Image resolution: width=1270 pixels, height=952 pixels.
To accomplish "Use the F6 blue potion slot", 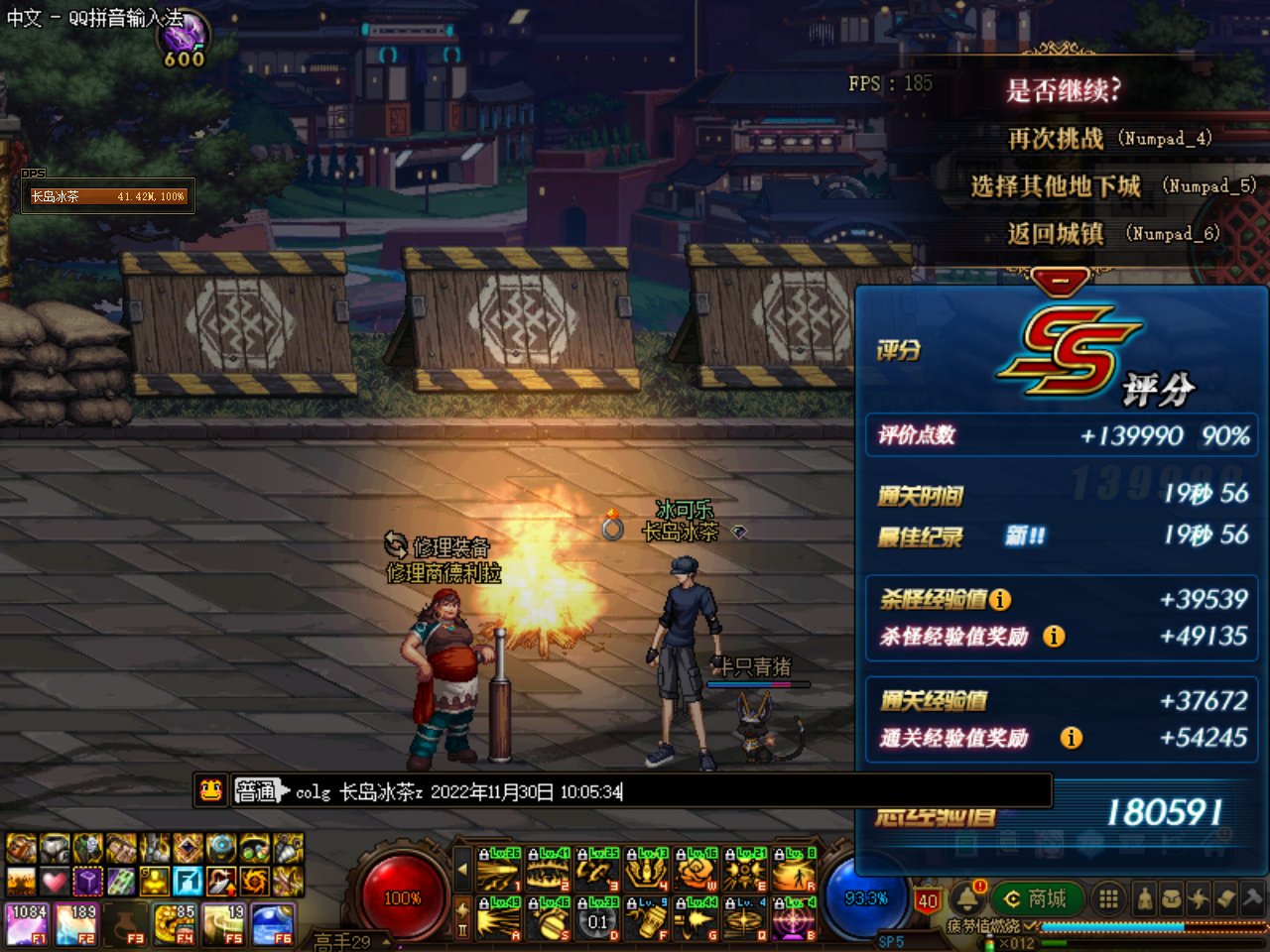I will click(x=274, y=923).
